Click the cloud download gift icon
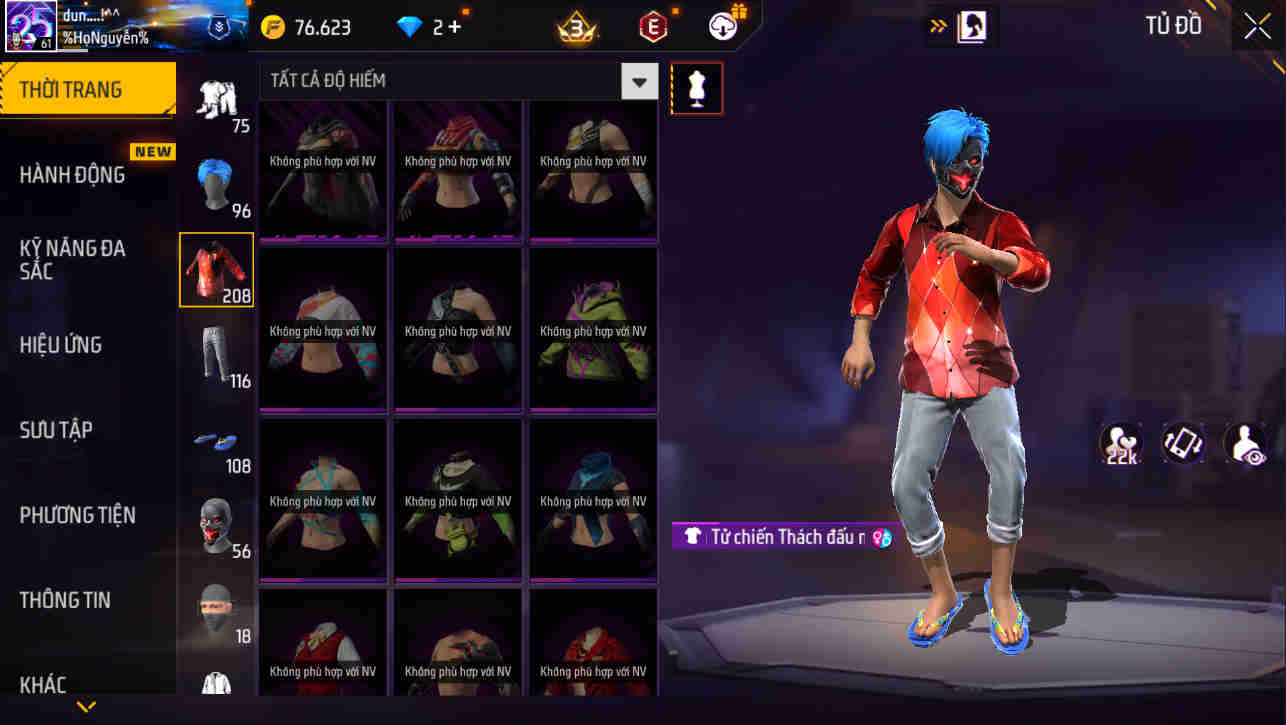This screenshot has height=725, width=1286. [724, 27]
